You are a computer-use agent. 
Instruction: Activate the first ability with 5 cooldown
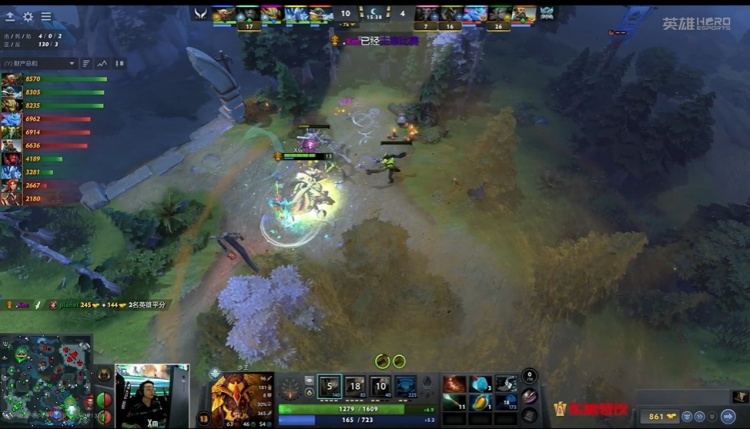[x=329, y=387]
